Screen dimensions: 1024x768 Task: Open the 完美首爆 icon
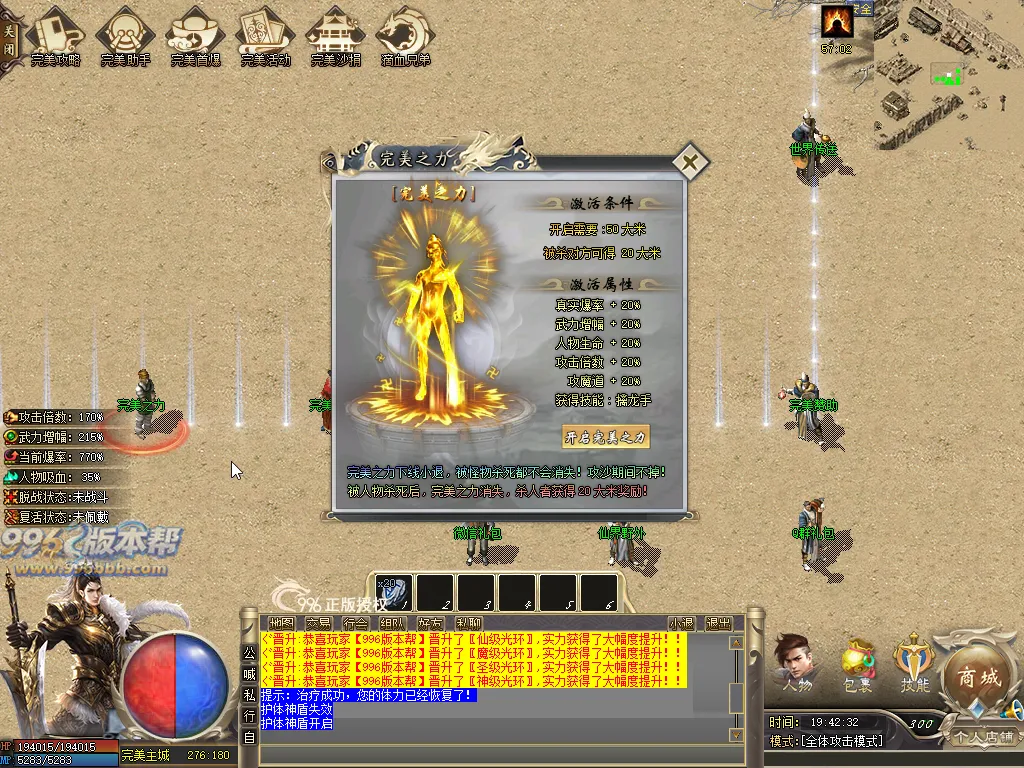[195, 36]
